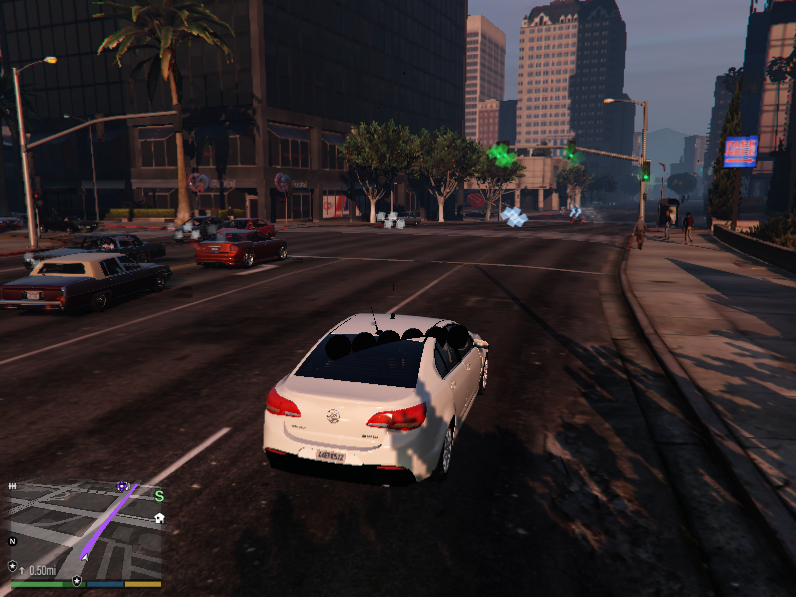Image resolution: width=796 pixels, height=597 pixels.
Task: Select the ammu-nation gun rack blip
Action: coord(13,486)
